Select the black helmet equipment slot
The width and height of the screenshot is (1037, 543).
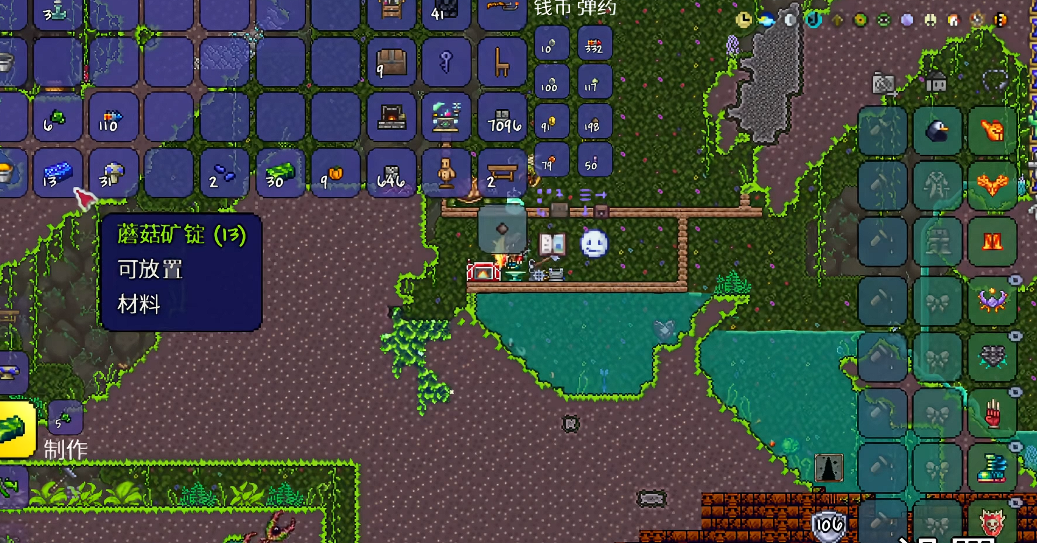click(x=938, y=131)
